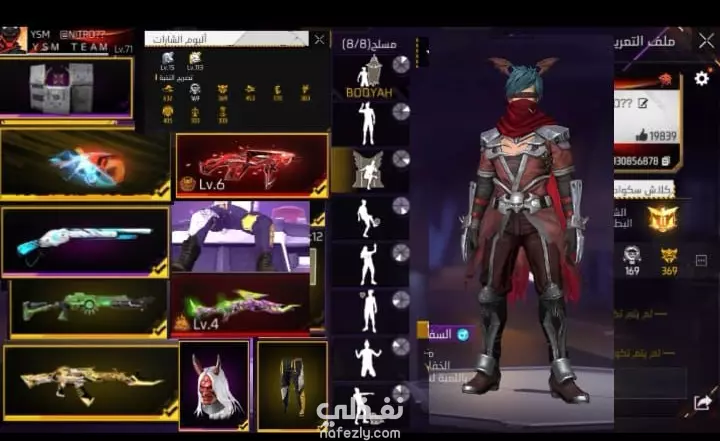Select the blue and white shotgun skin
Viewport: 720px width, 441px height.
pyautogui.click(x=85, y=241)
